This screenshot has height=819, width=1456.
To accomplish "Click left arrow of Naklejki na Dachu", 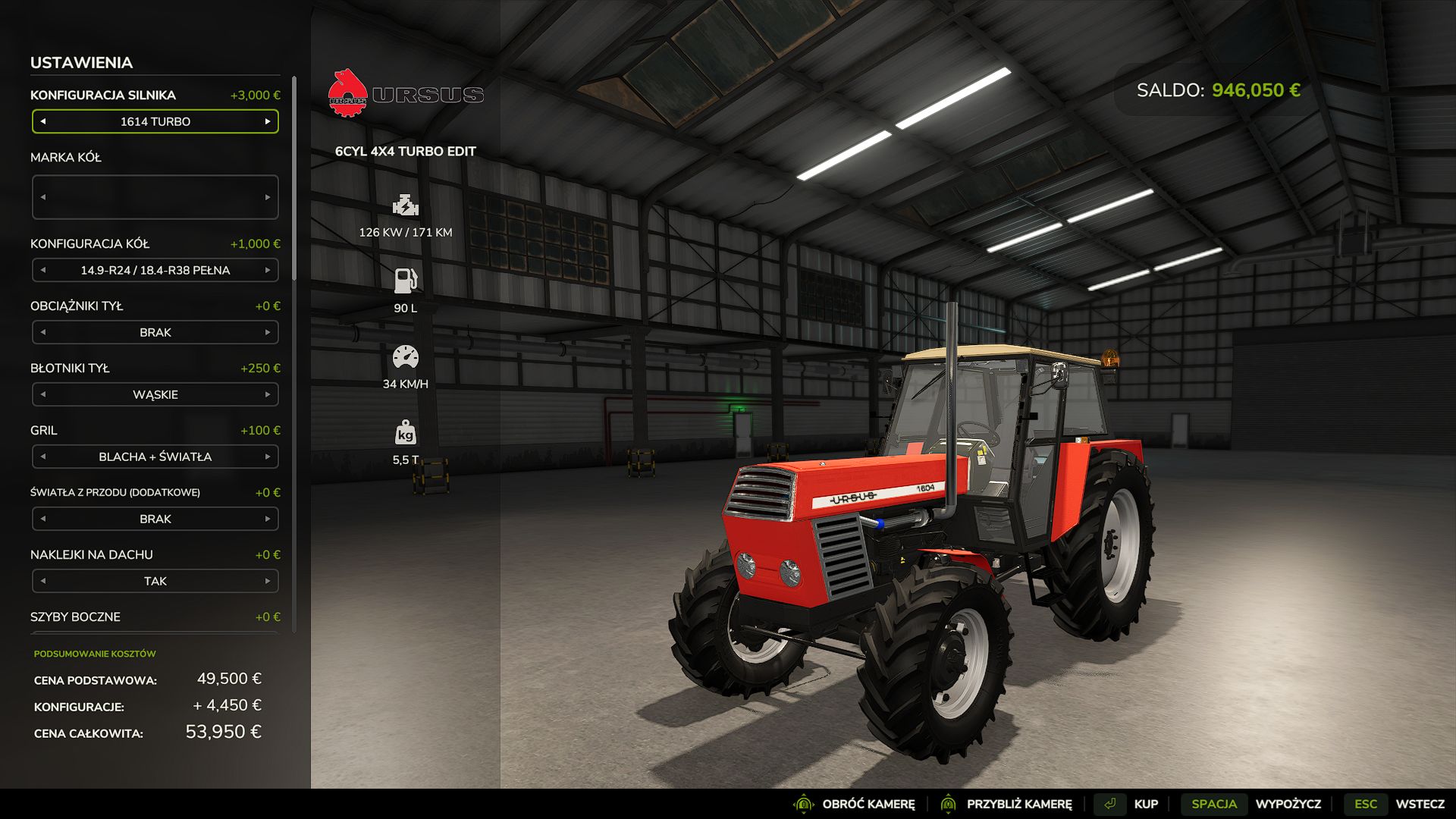I will [x=43, y=581].
